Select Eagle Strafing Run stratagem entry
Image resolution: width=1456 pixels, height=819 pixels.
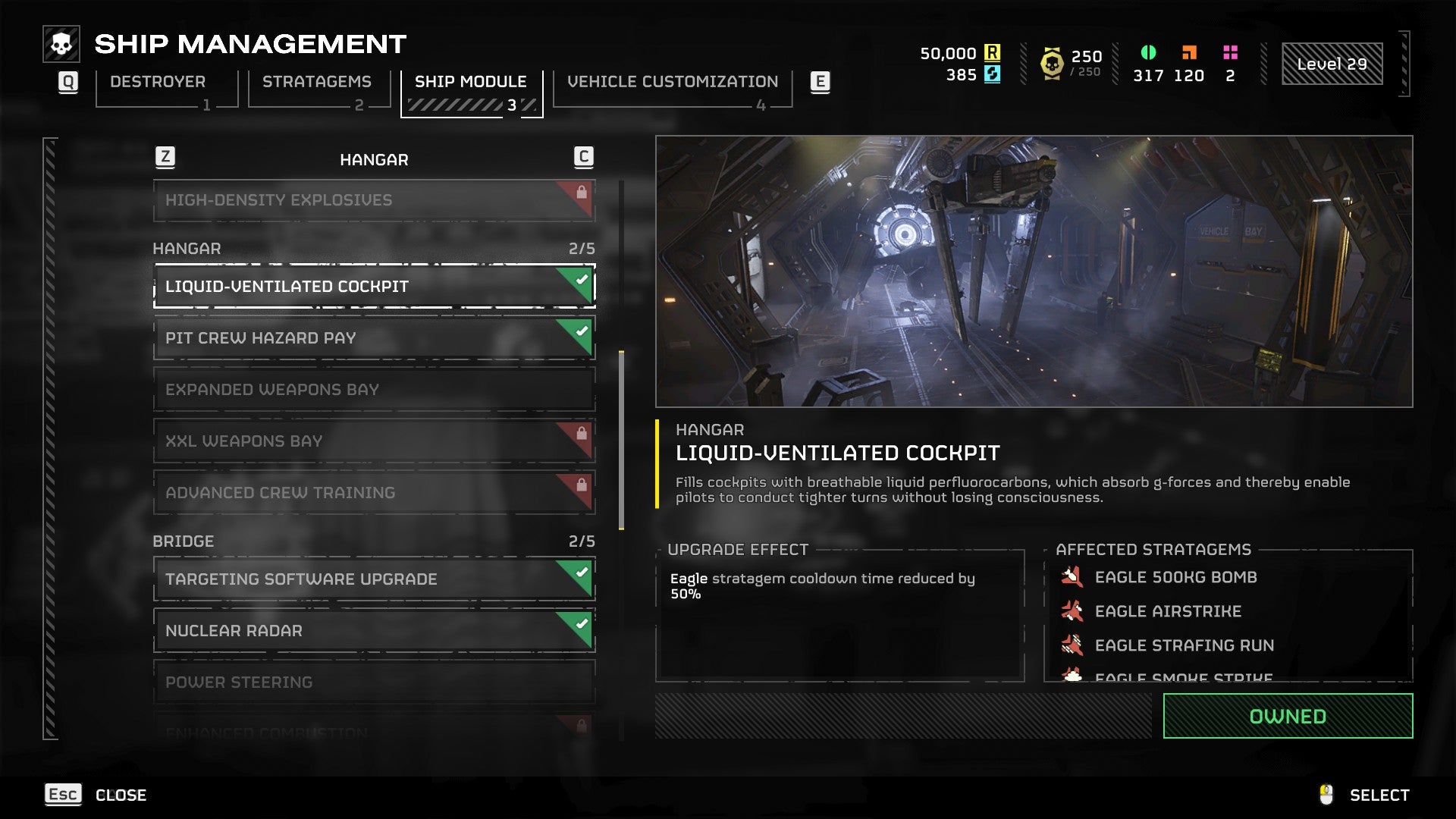point(1183,645)
